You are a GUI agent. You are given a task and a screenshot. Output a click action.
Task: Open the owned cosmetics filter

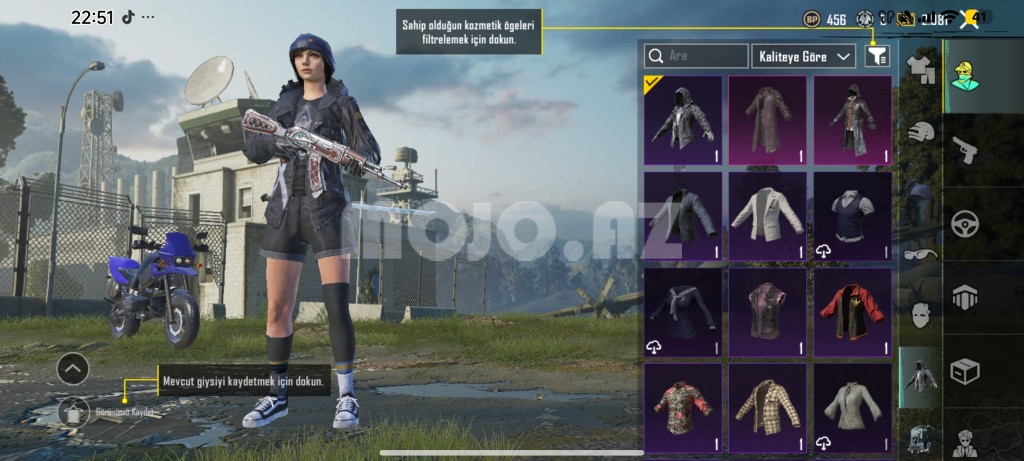(x=877, y=56)
